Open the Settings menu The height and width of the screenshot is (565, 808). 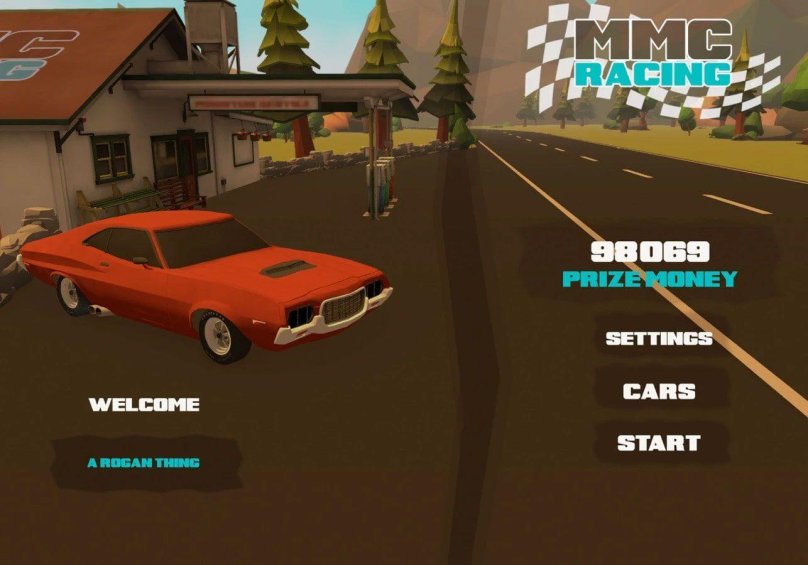659,338
